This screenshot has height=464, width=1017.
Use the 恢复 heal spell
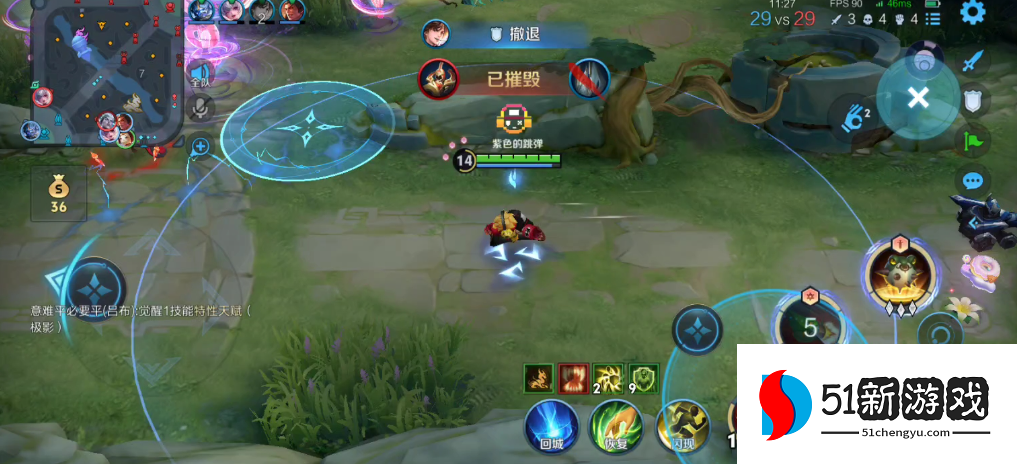coord(616,427)
